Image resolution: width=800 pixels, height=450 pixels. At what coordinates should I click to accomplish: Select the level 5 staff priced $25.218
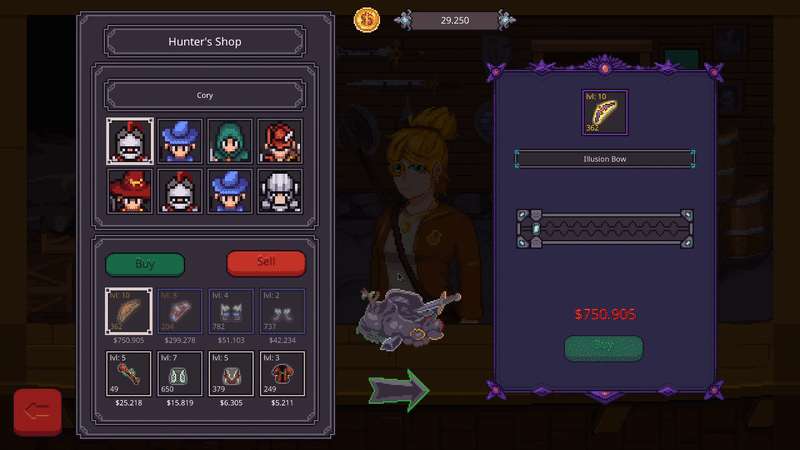[129, 373]
